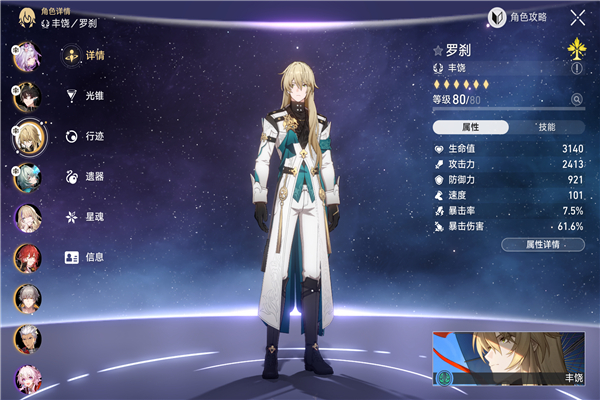Choose the pink-haired character portrait at bottom
This screenshot has width=600, height=400.
click(x=27, y=380)
